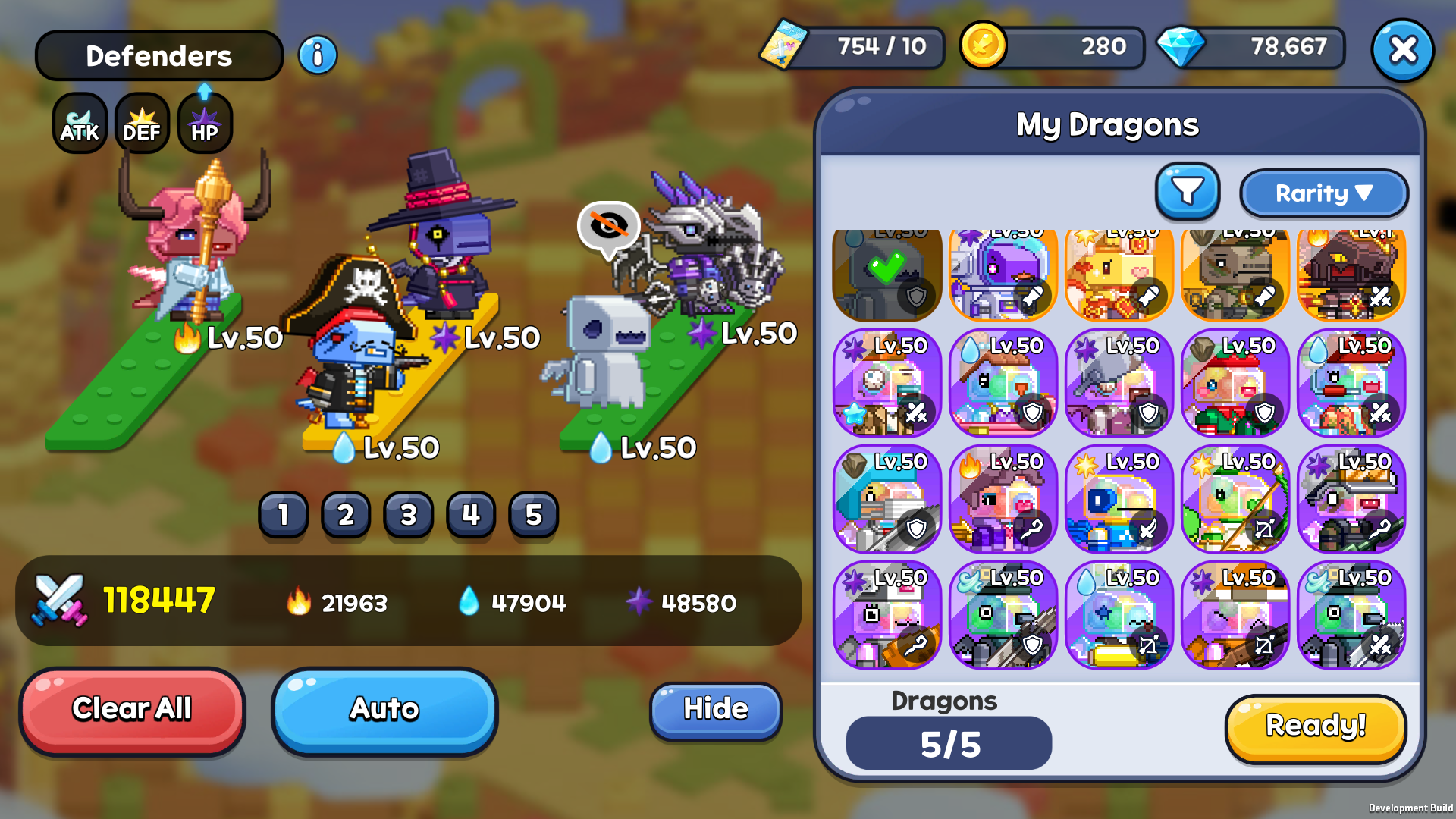Auto-fill the defender team
Image resolution: width=1456 pixels, height=819 pixels.
point(384,710)
